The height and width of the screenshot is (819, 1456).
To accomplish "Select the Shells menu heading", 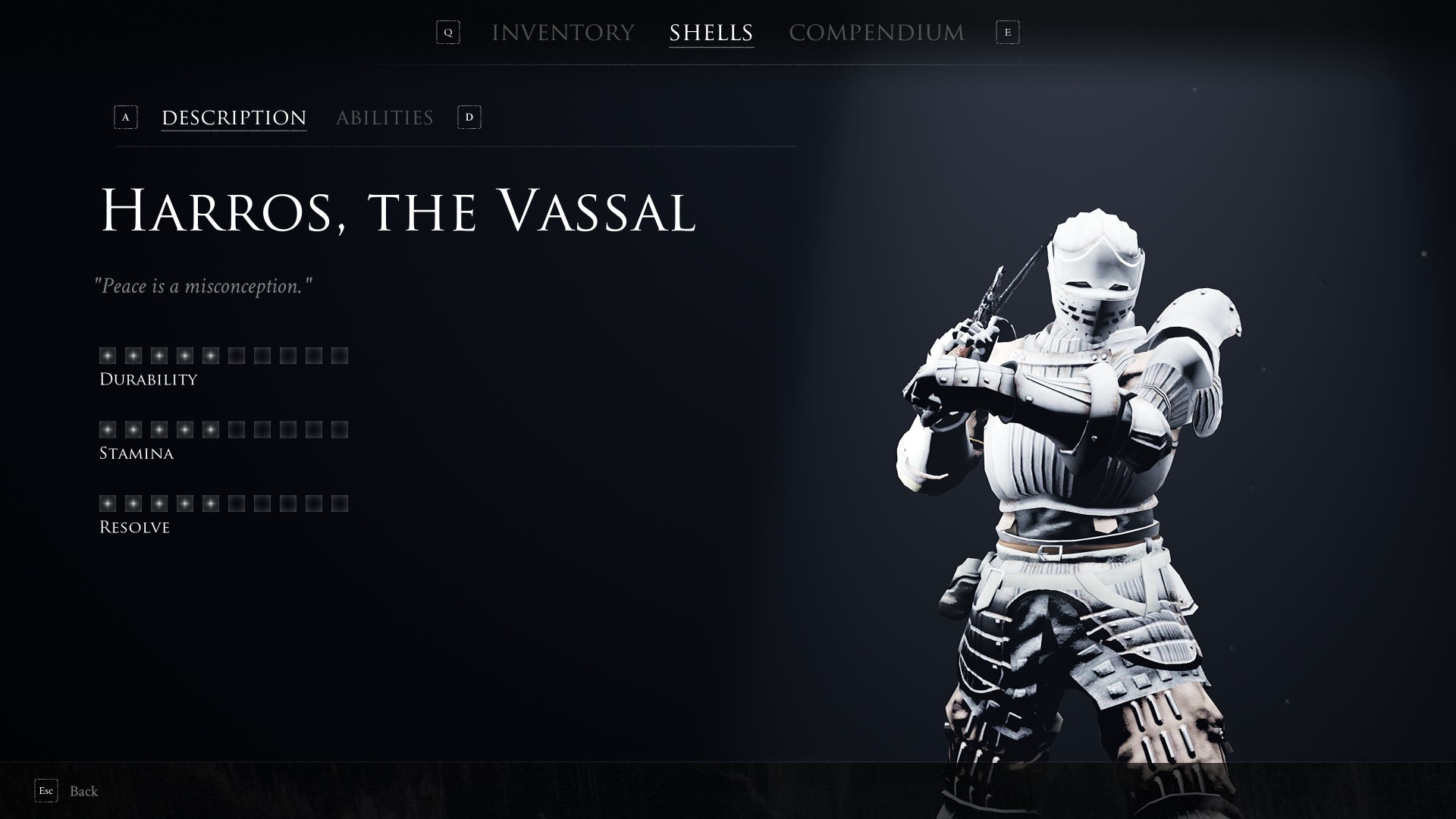I will 711,32.
